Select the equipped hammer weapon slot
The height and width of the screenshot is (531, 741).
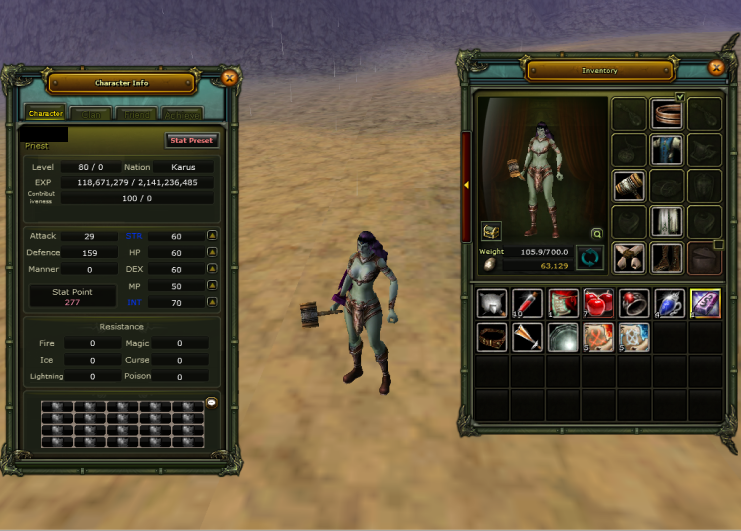(629, 186)
